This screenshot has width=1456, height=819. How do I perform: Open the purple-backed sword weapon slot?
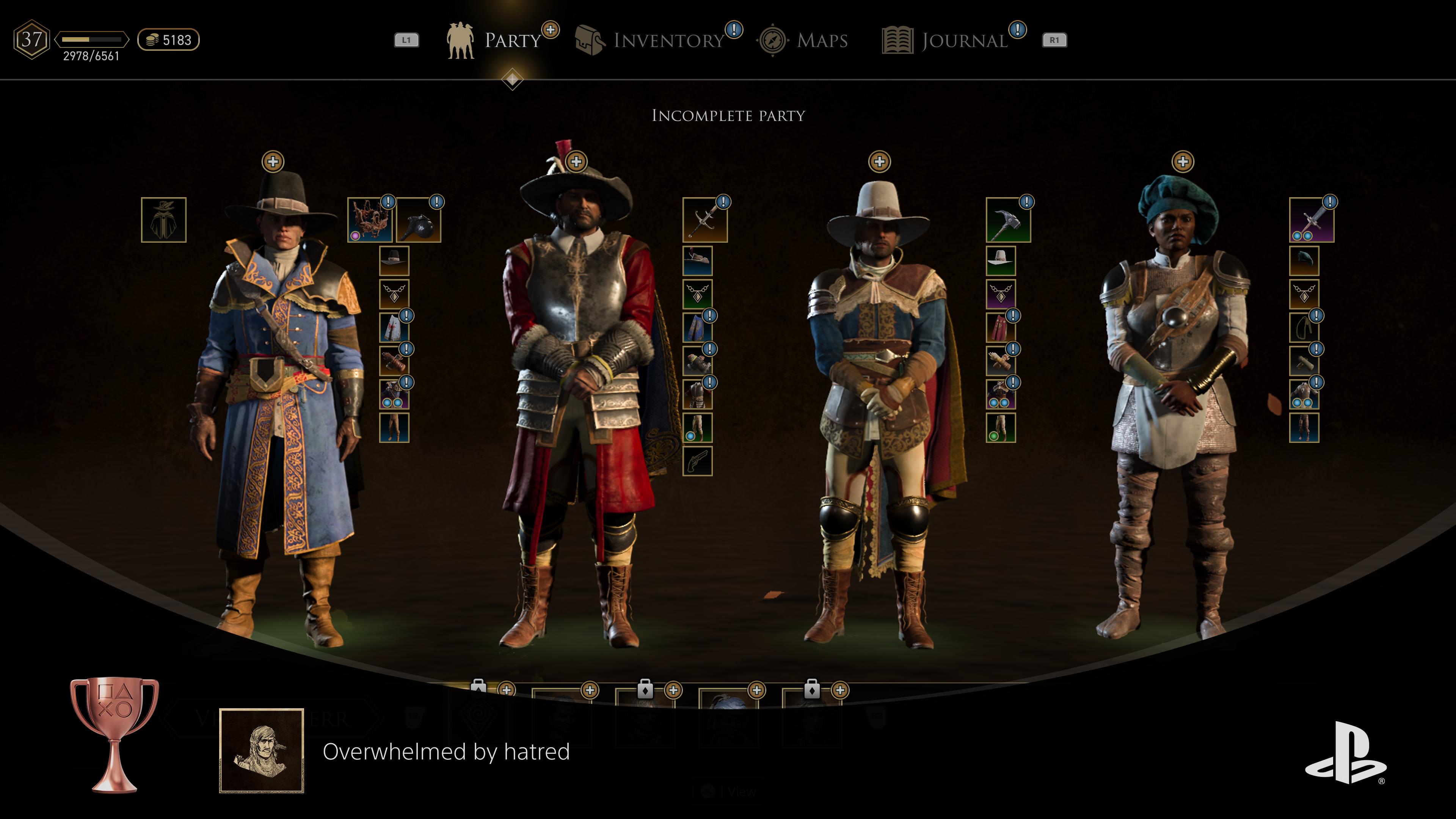coord(1312,220)
